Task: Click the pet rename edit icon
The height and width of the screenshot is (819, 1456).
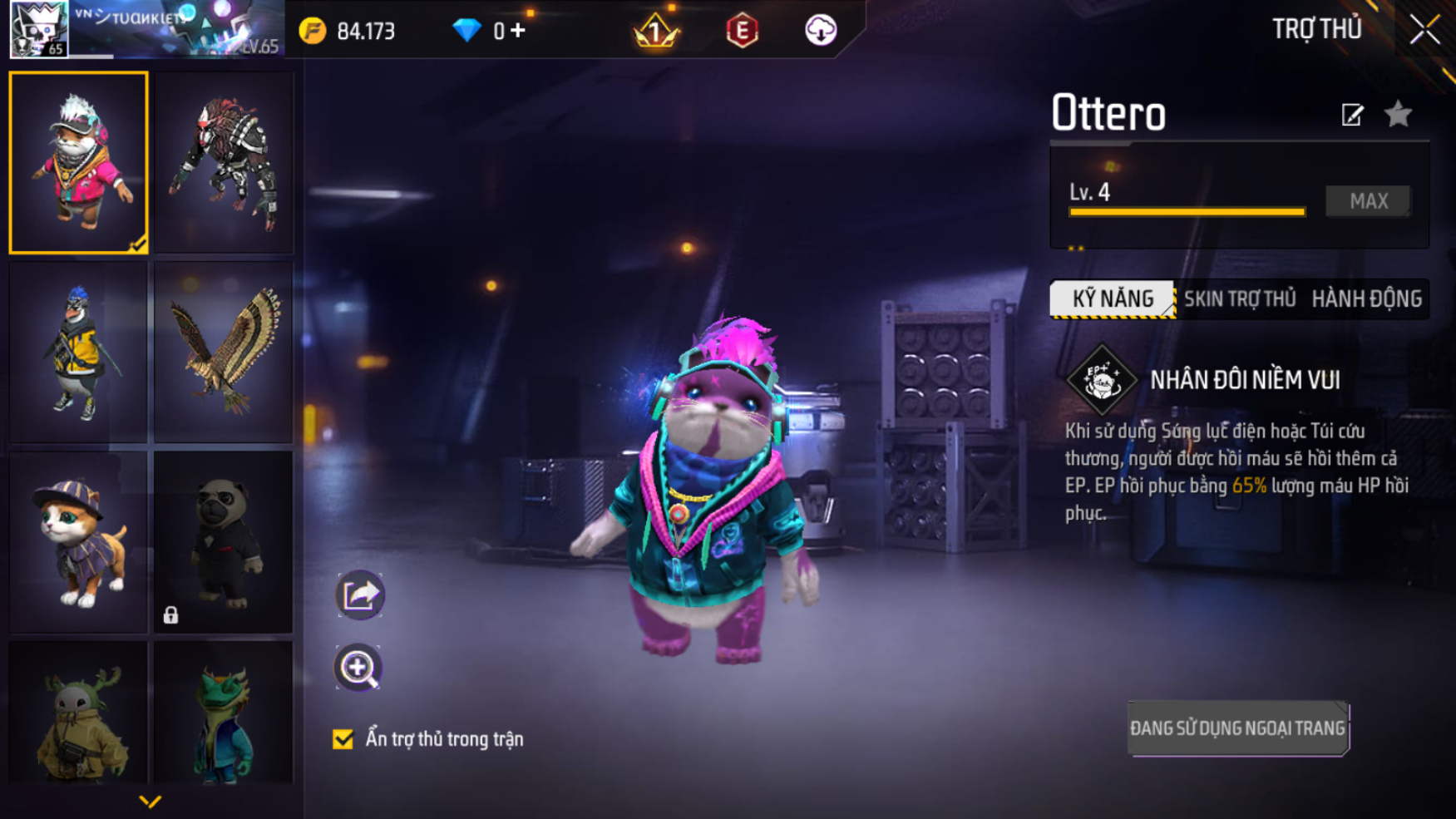Action: point(1352,115)
